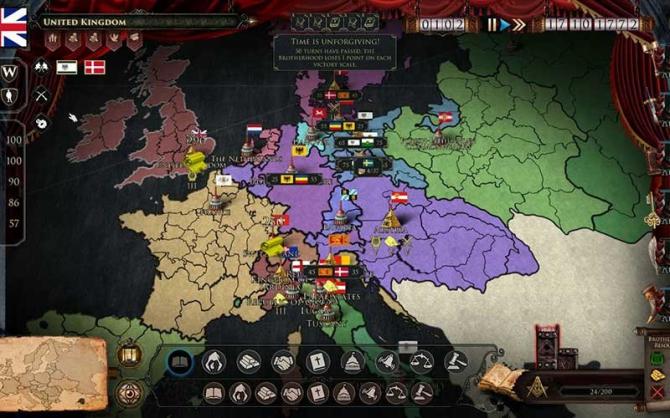Pause the game with the pause button
The image size is (670, 418).
coord(491,25)
